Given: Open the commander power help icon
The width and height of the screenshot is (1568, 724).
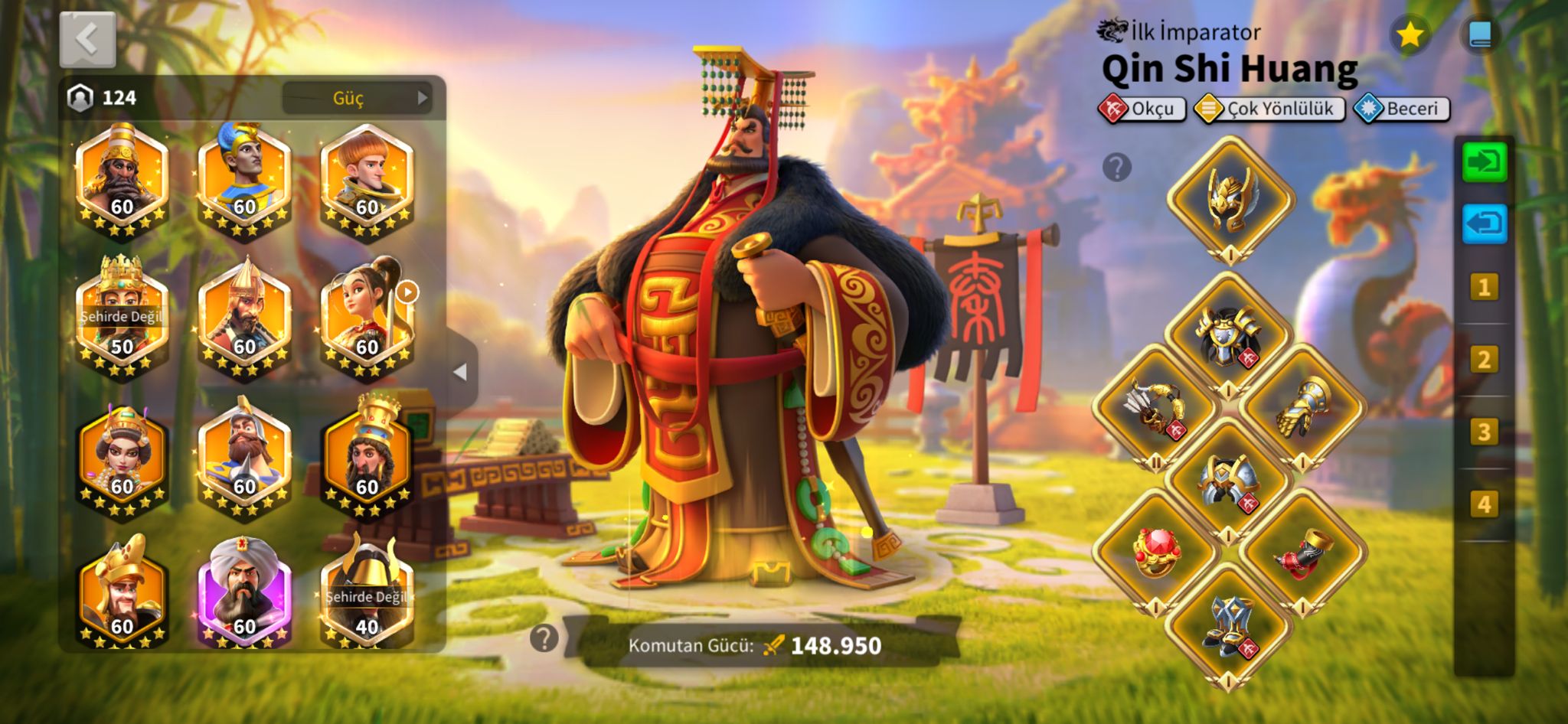Looking at the screenshot, I should tap(544, 638).
